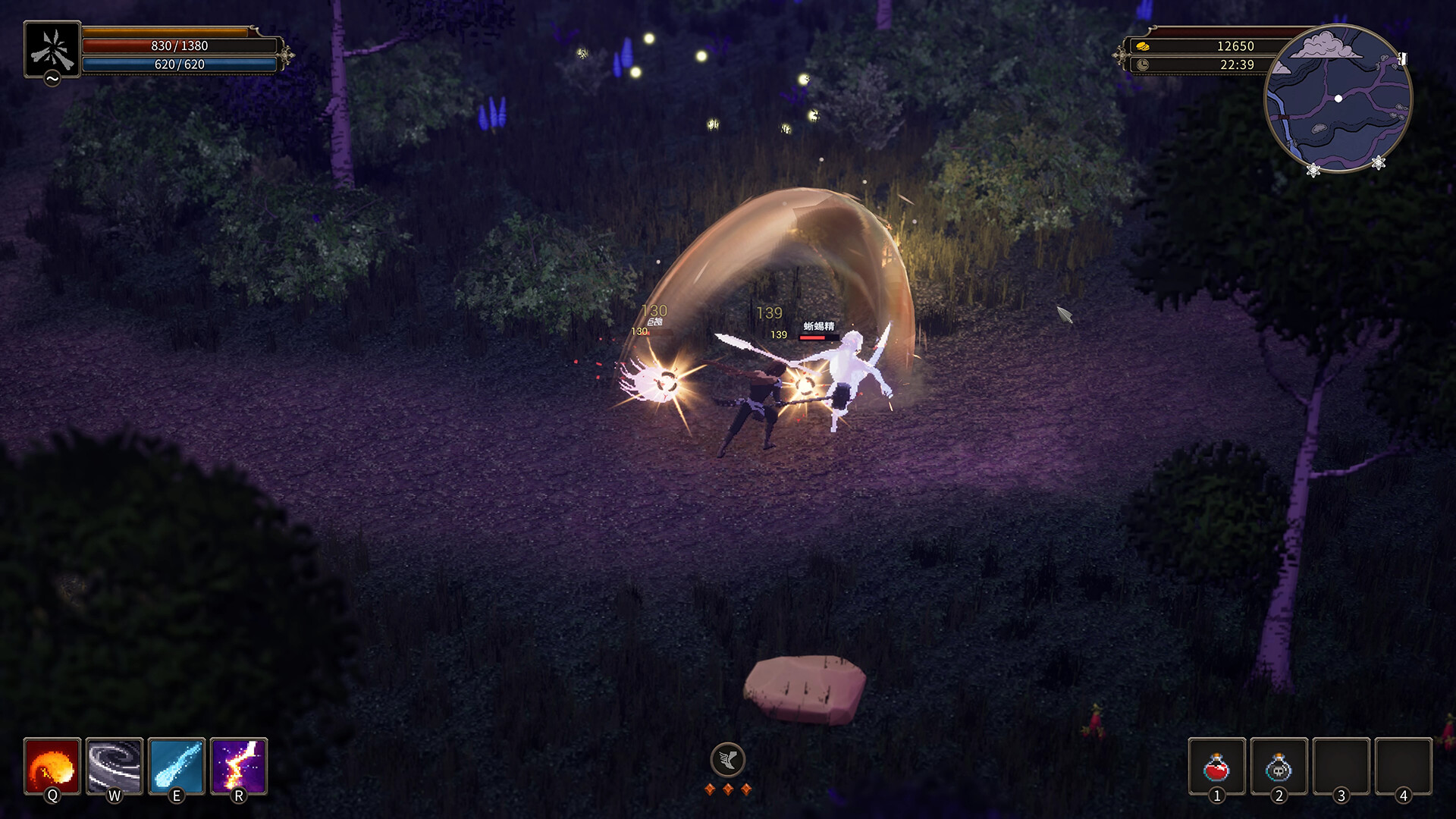1456x819 pixels.
Task: Click the gold coin icon beside 12650
Action: (1142, 45)
